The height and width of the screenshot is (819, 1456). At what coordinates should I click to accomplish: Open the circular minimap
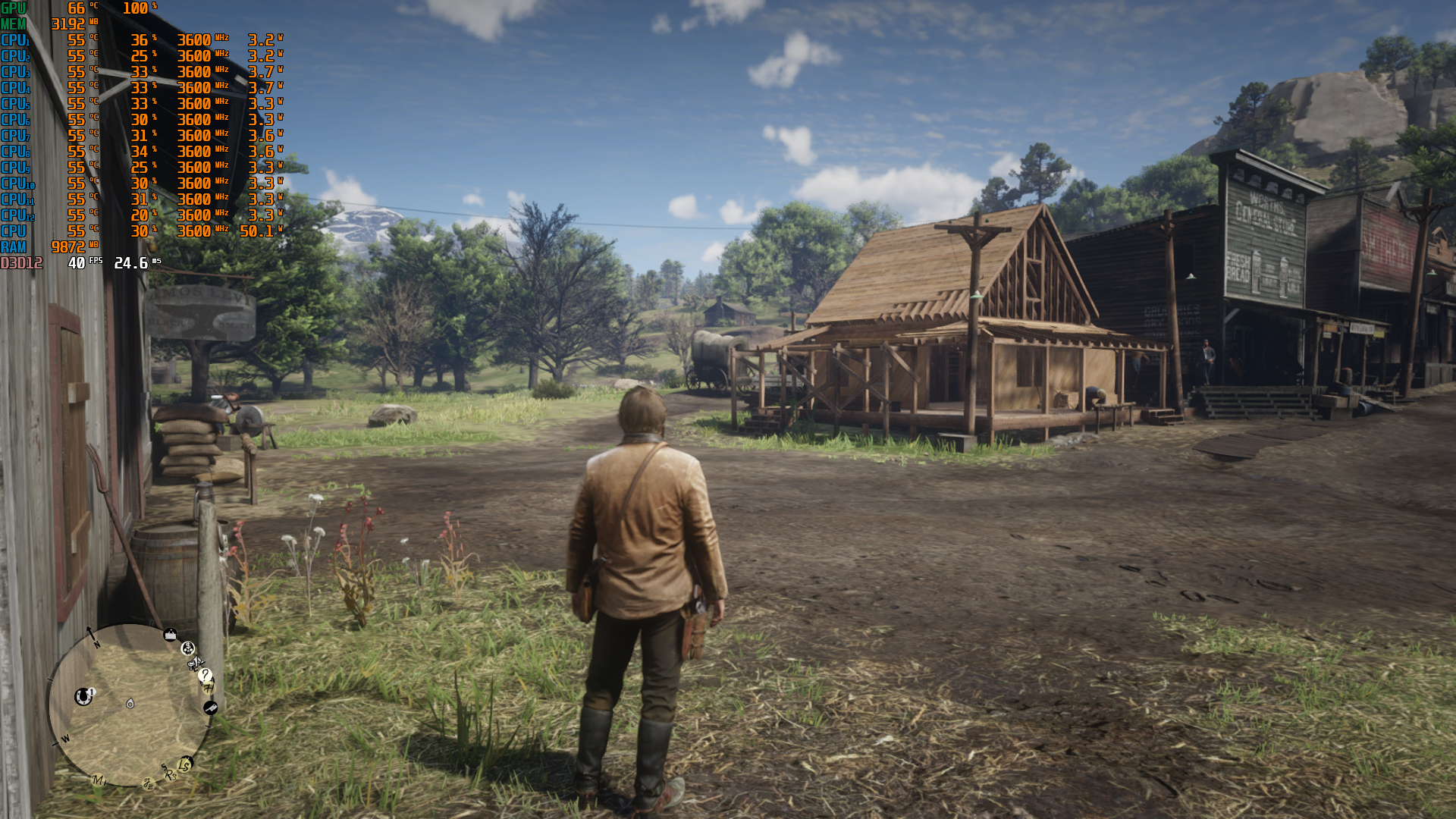point(129,705)
